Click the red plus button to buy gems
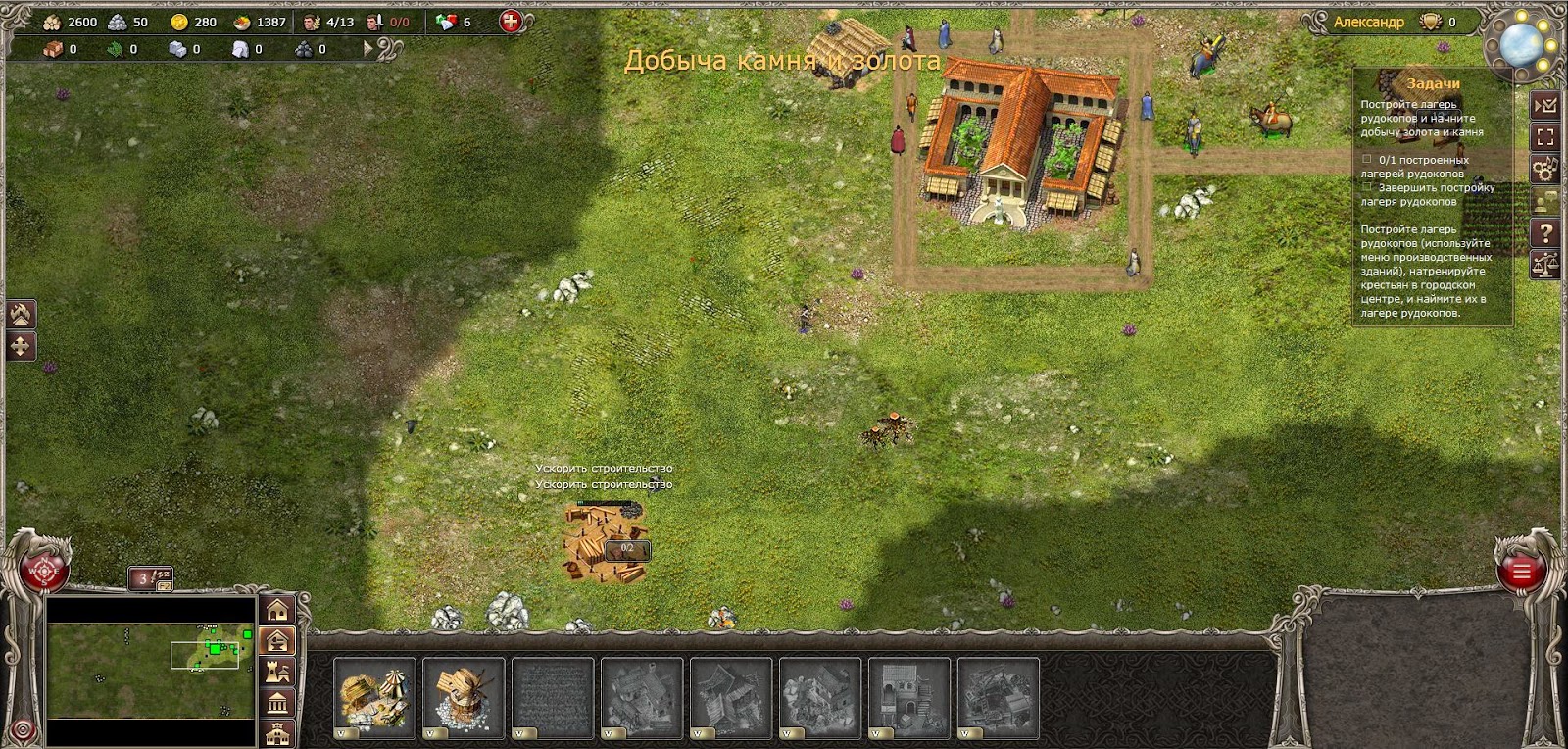 point(511,22)
